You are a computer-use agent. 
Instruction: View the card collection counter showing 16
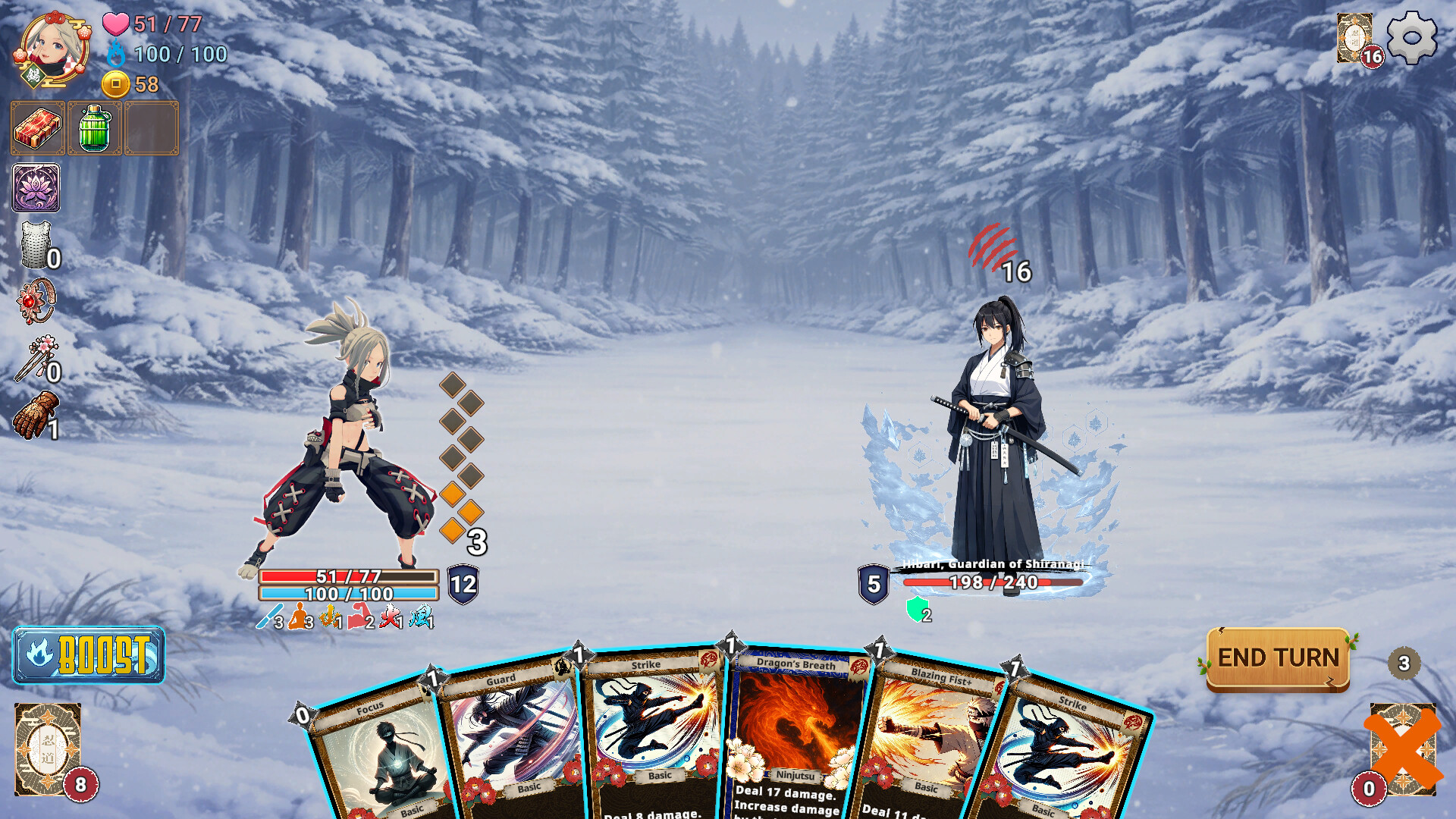tap(1354, 36)
